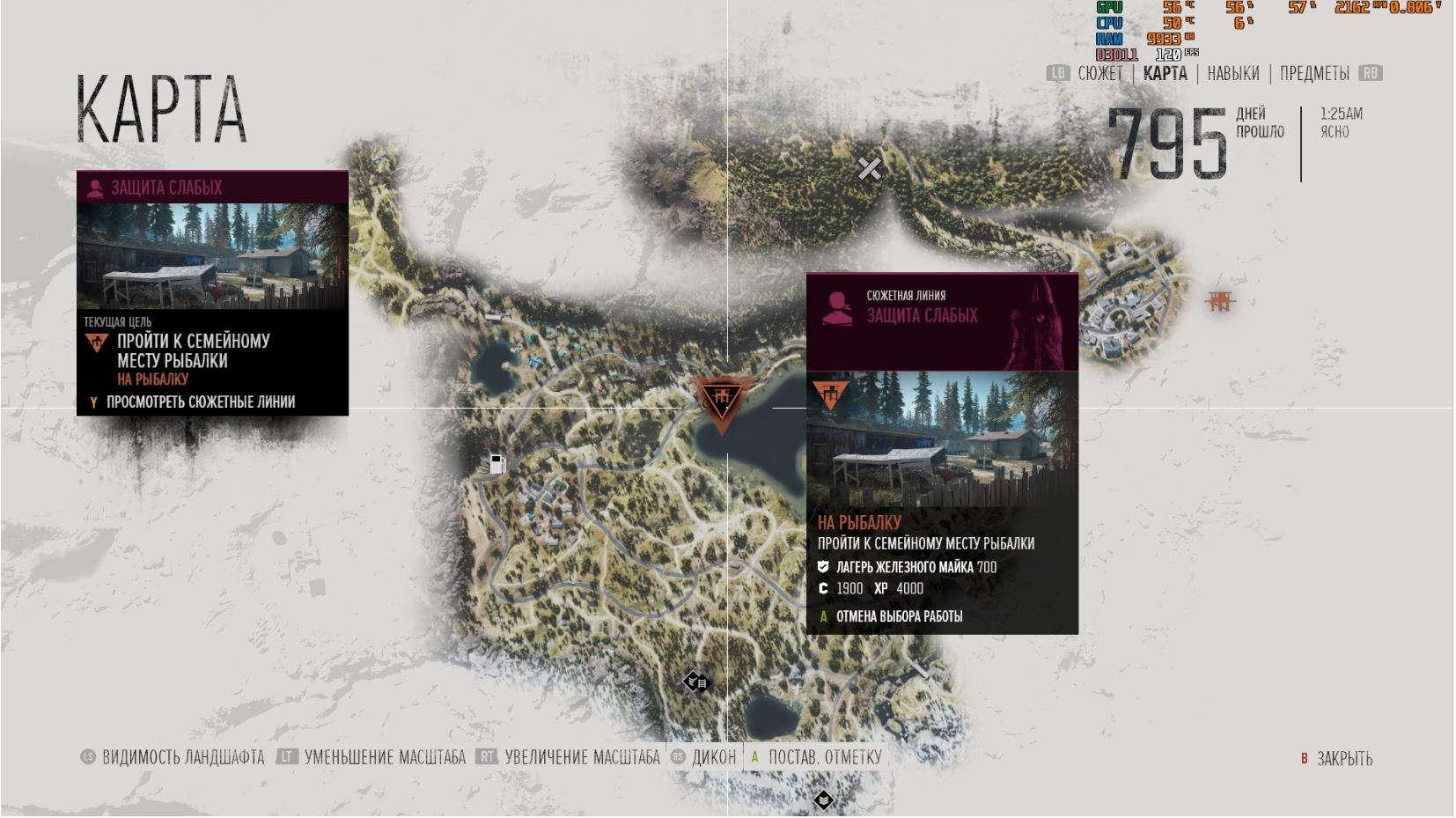Zoom out with Уменьшение масштаба
Viewport: 1456px width, 818px height.
pyautogui.click(x=384, y=757)
